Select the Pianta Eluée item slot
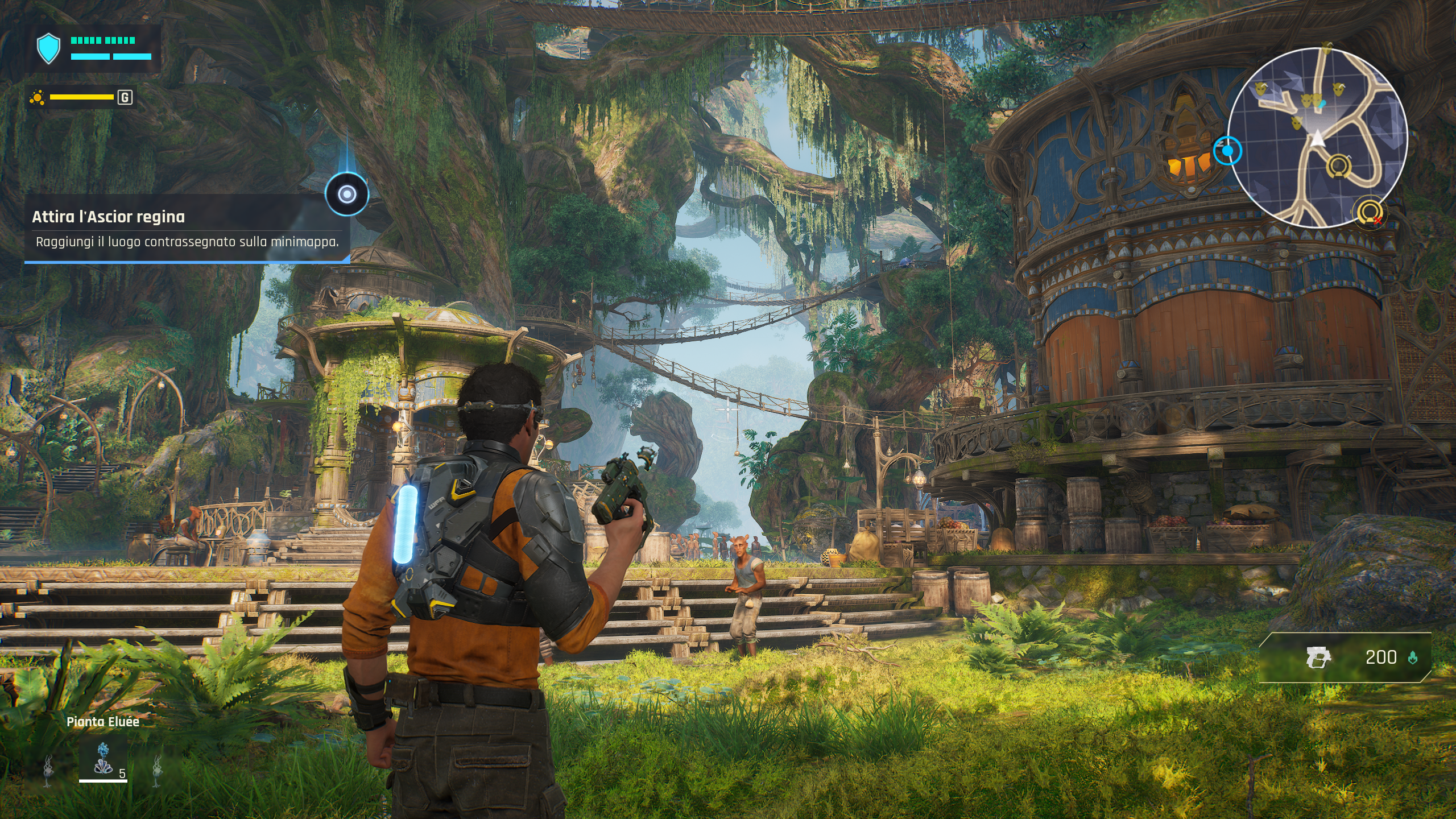The width and height of the screenshot is (1456, 819). (103, 759)
